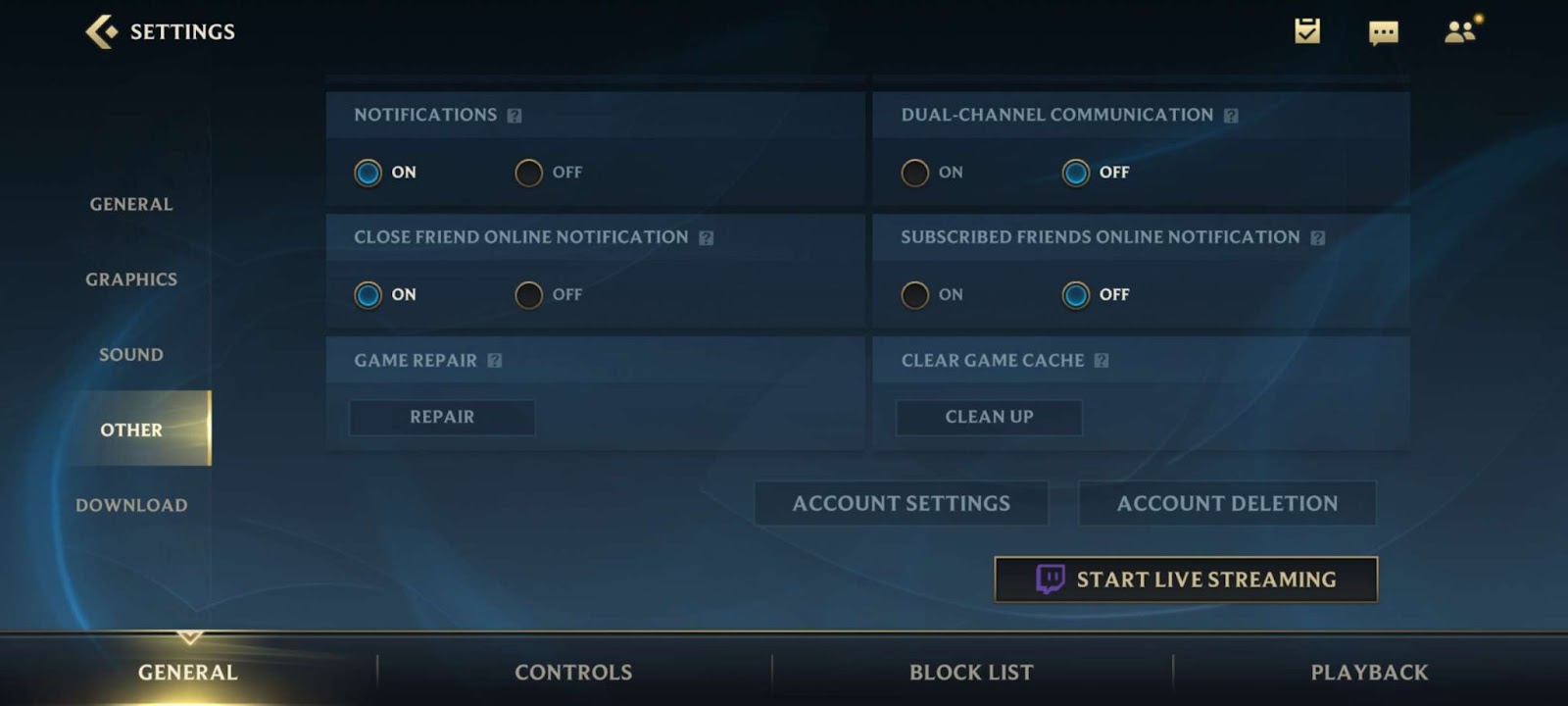This screenshot has width=1568, height=706.
Task: Open the chat messages icon
Action: pos(1383,32)
